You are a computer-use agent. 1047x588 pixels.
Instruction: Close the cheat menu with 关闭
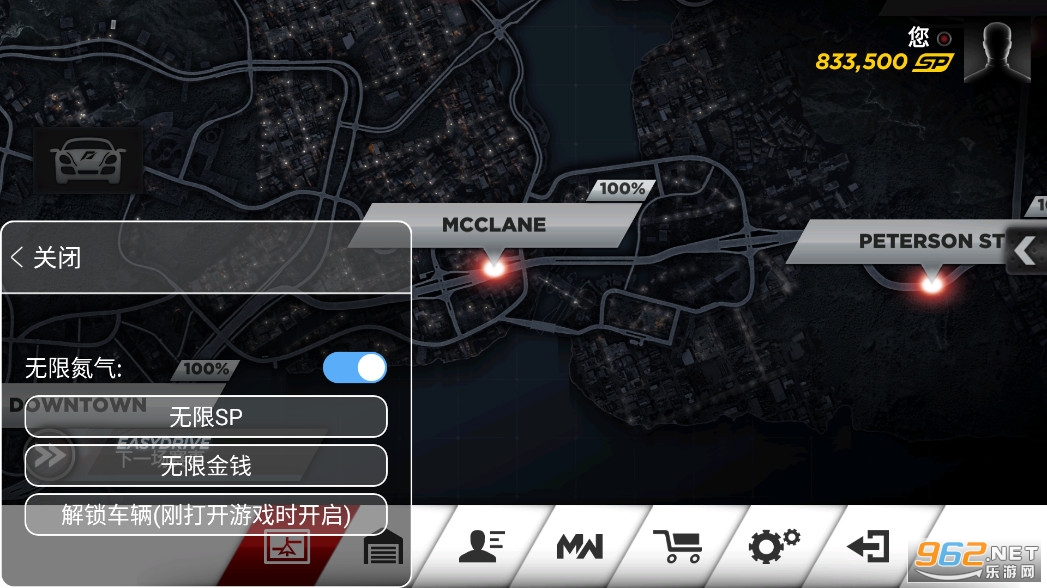coord(47,258)
